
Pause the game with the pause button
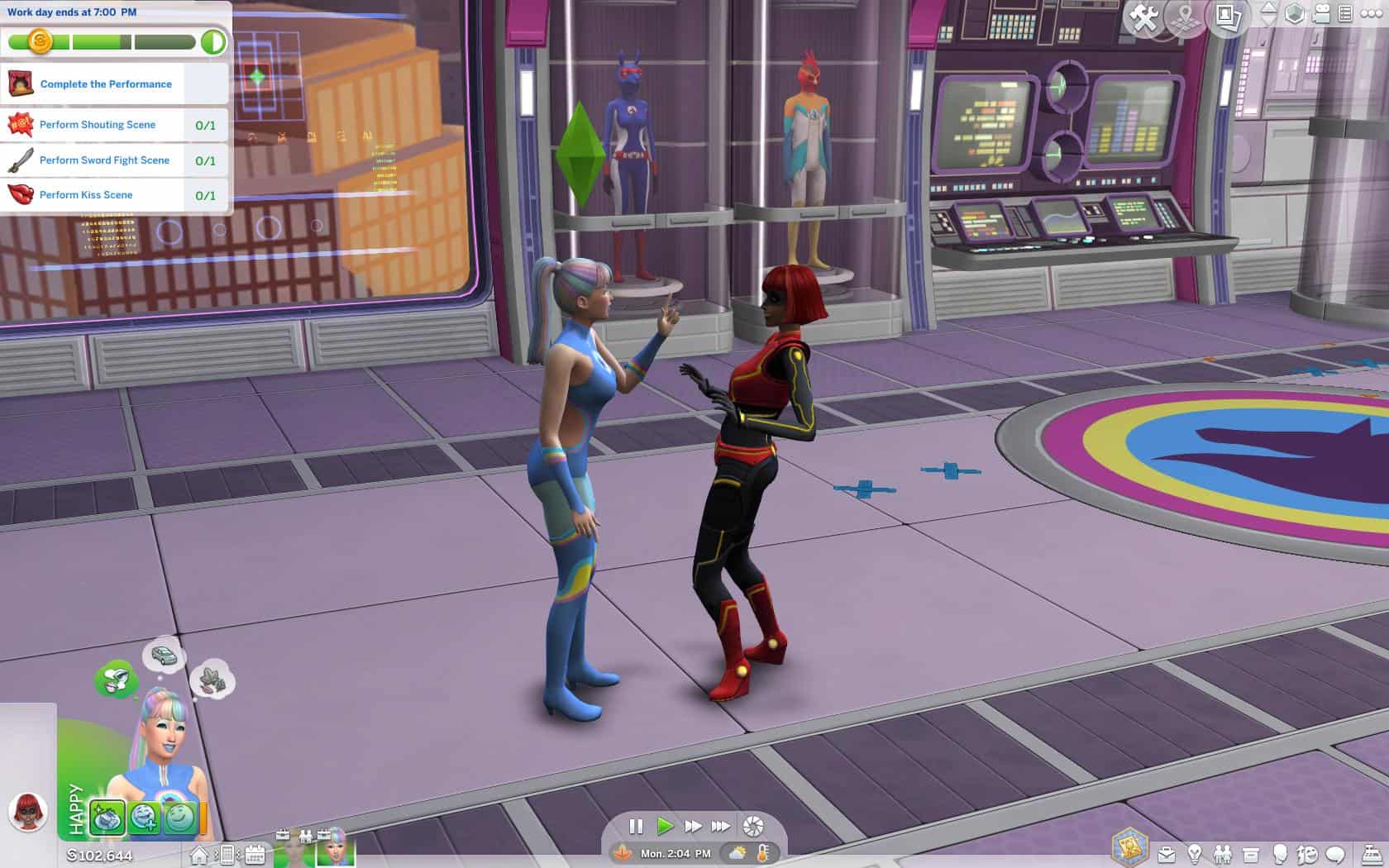point(636,826)
